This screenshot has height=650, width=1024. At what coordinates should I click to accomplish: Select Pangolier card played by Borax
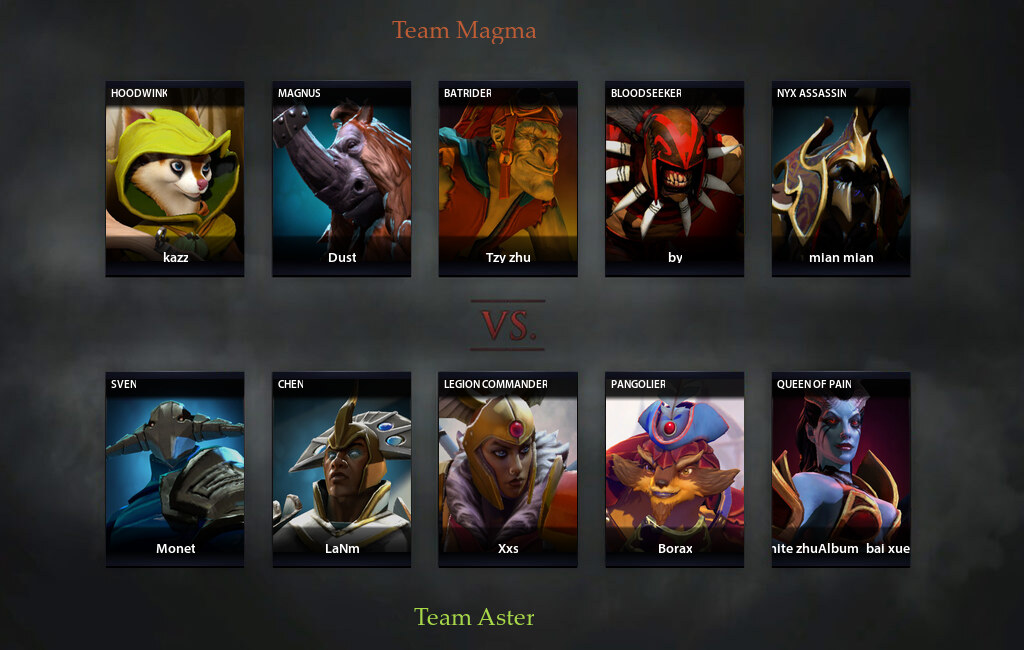[x=674, y=469]
